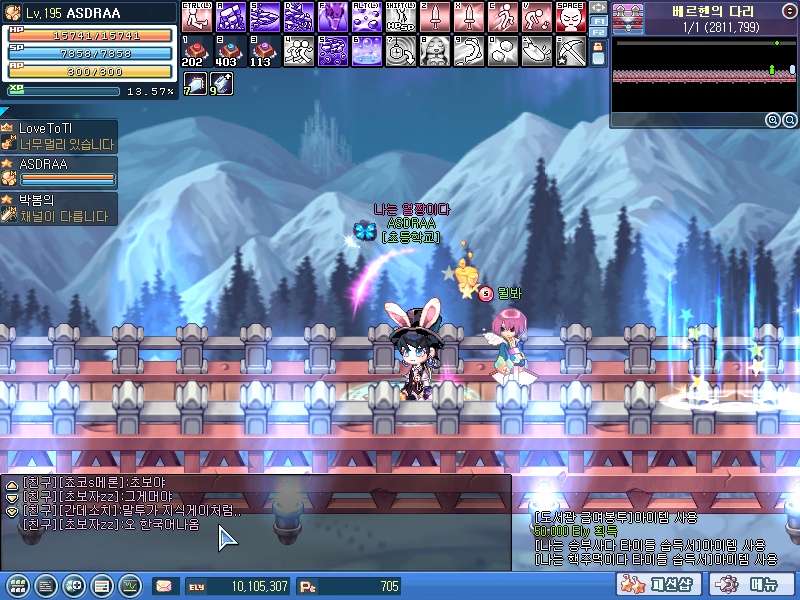Select the ASDRAA party member row
The image size is (800, 600).
(x=58, y=172)
